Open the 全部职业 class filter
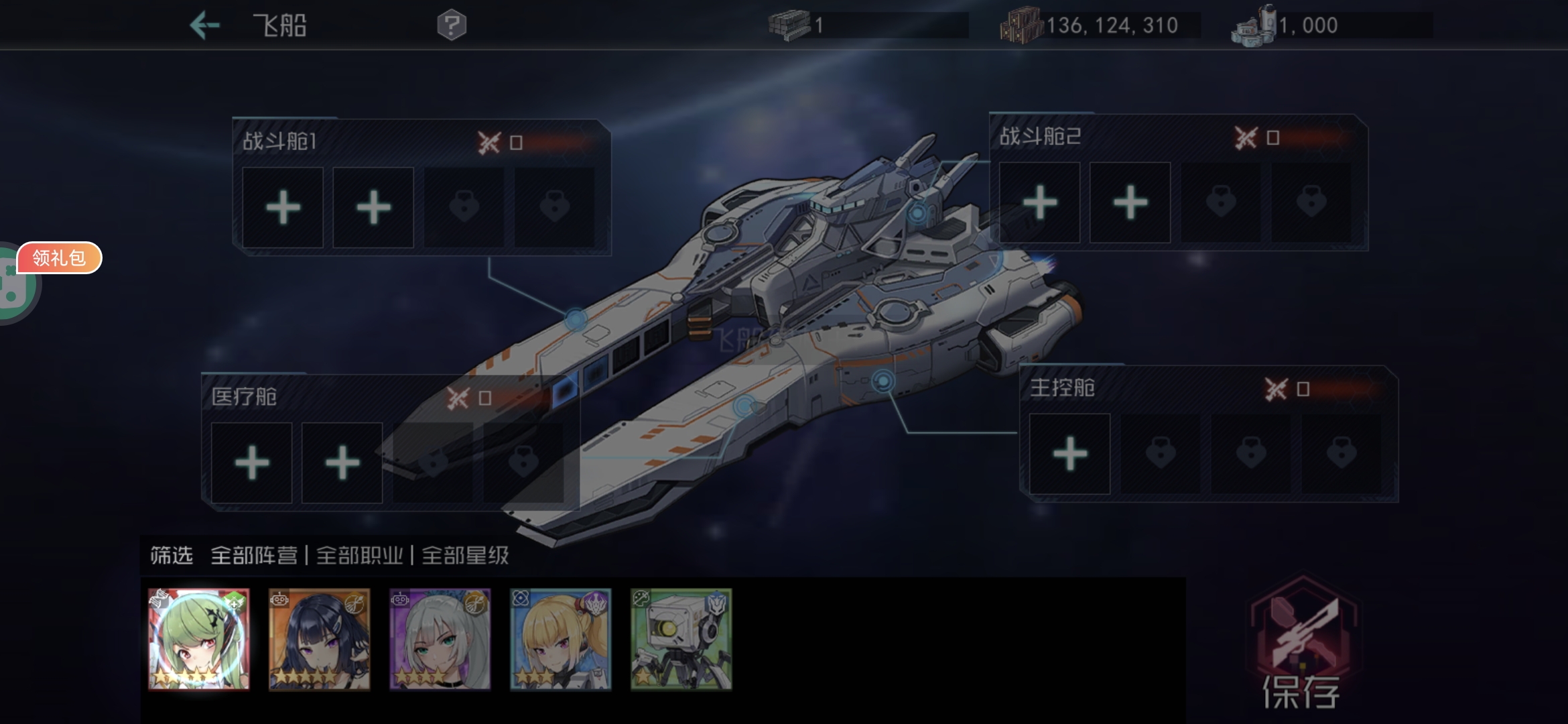 point(360,556)
